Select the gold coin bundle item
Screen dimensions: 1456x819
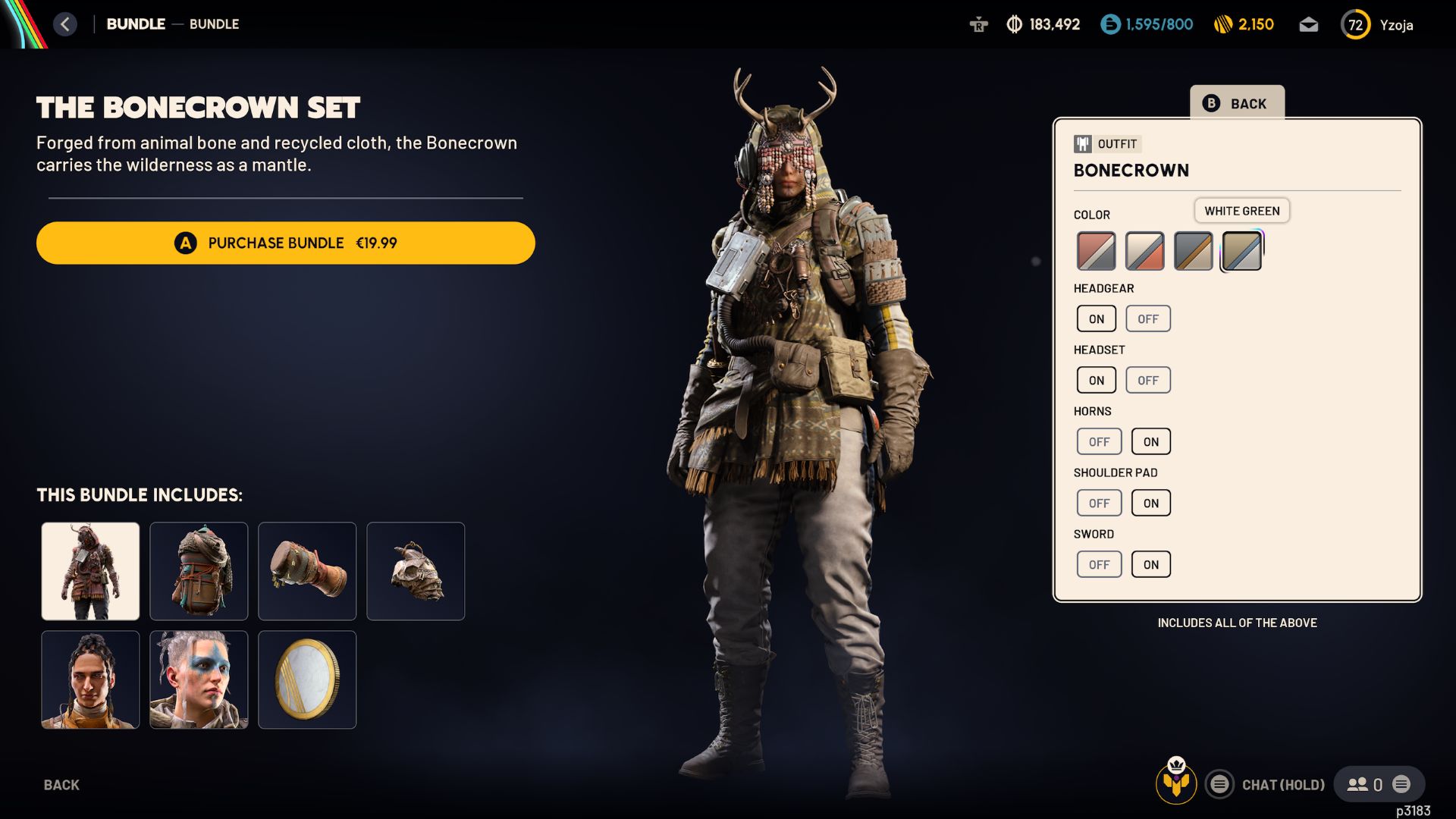307,679
